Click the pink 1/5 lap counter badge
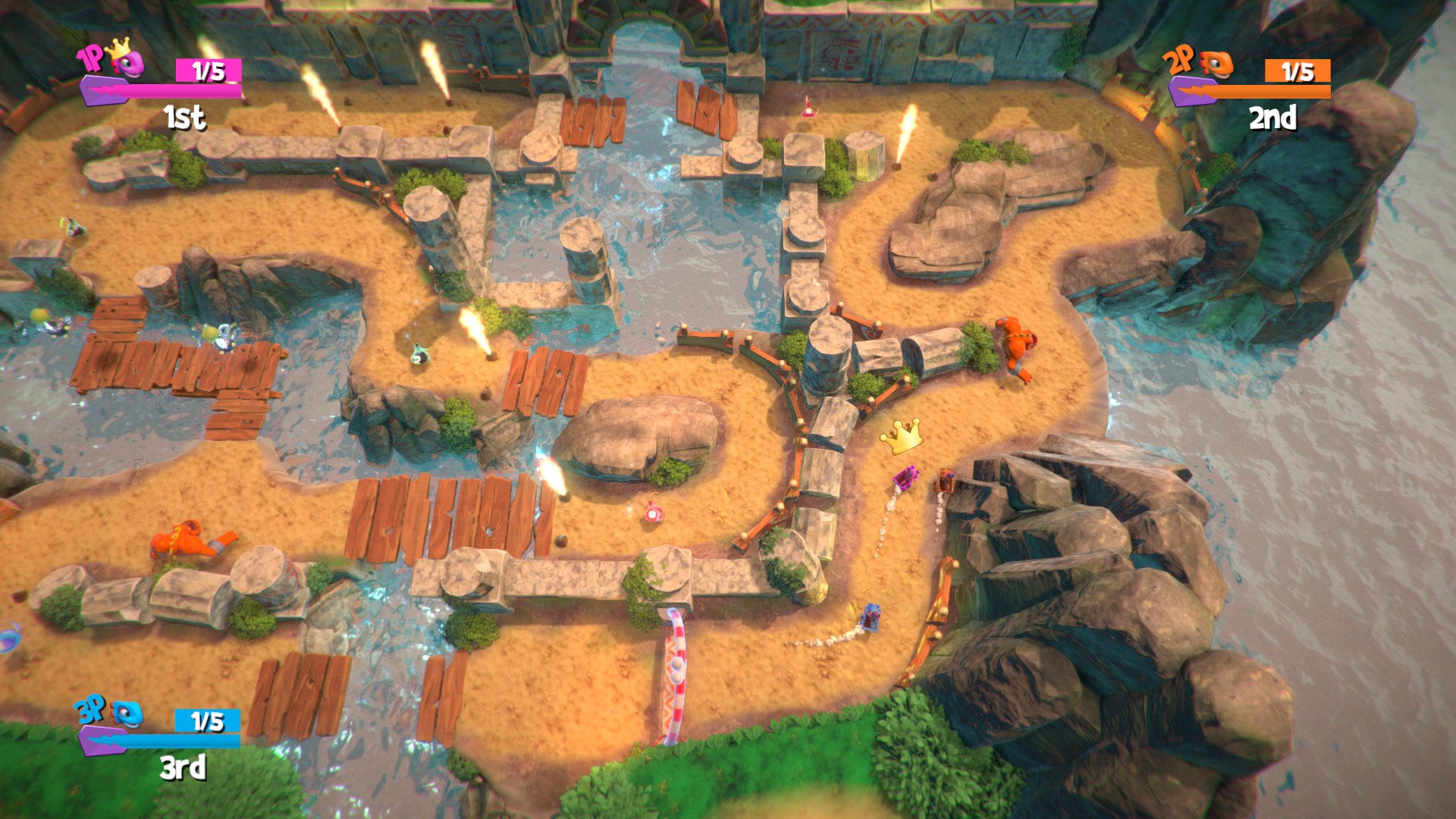The height and width of the screenshot is (819, 1456). point(209,68)
